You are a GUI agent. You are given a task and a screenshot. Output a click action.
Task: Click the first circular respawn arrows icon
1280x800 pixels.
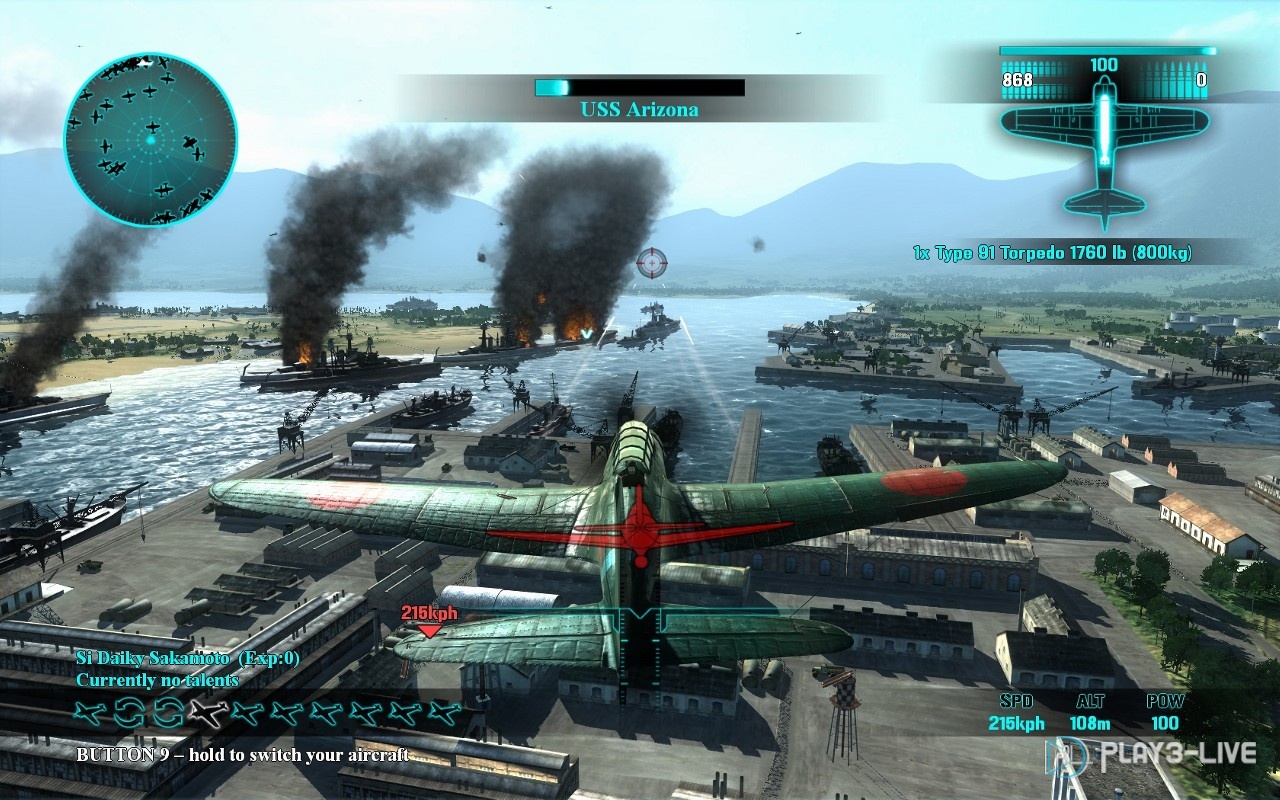click(x=129, y=712)
